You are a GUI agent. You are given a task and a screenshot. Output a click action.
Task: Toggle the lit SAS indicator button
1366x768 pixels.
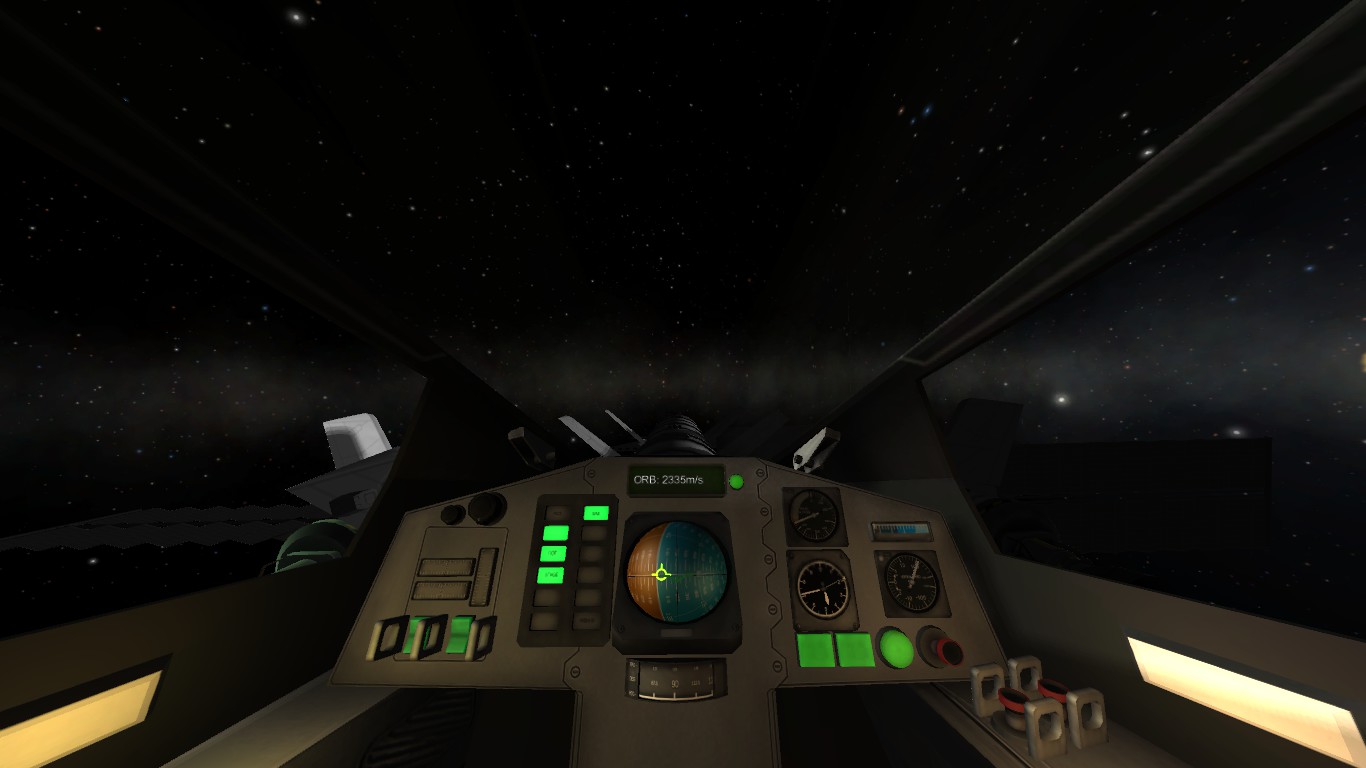596,513
